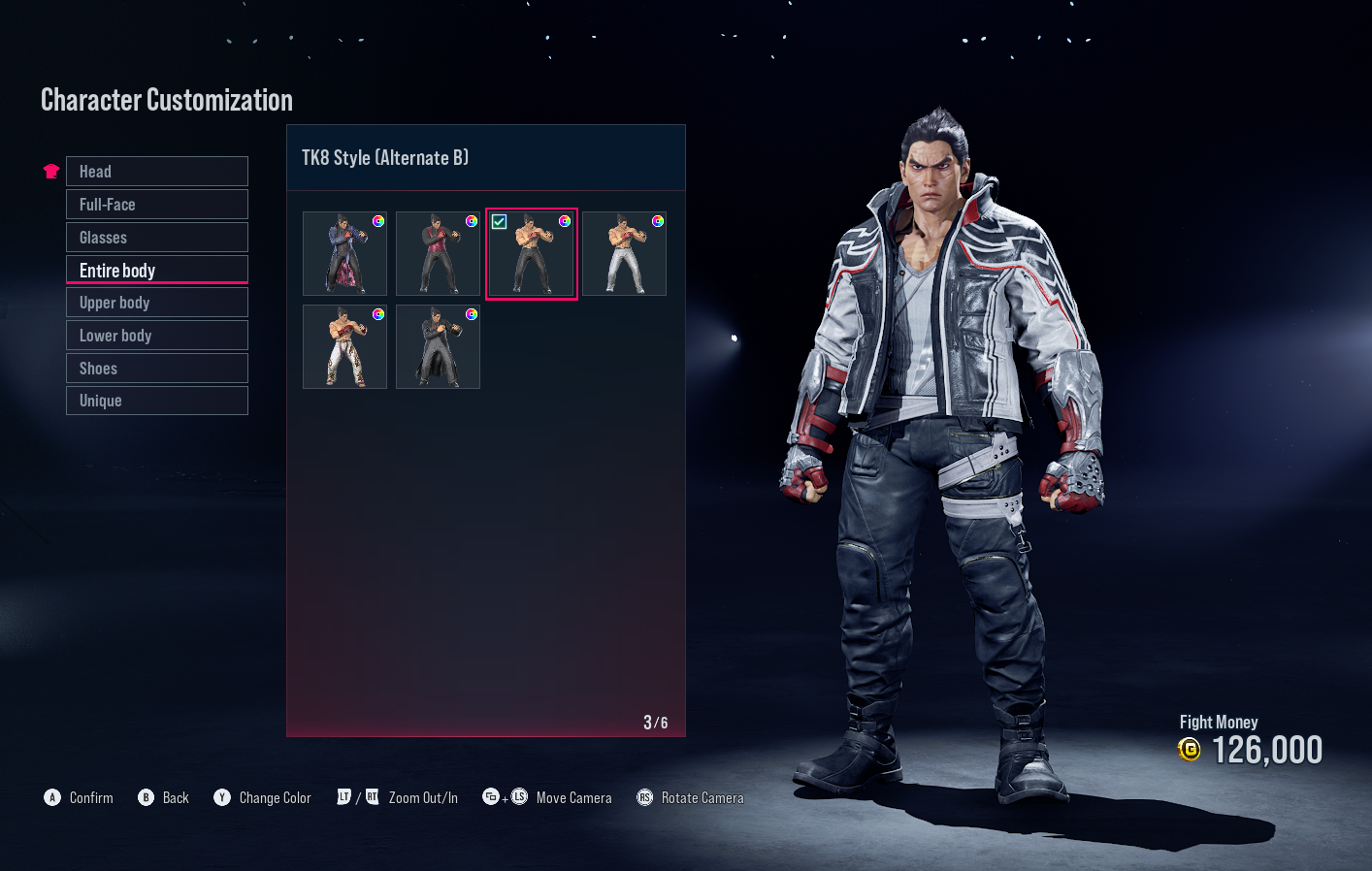
Task: Select the Lower body category
Action: point(156,335)
